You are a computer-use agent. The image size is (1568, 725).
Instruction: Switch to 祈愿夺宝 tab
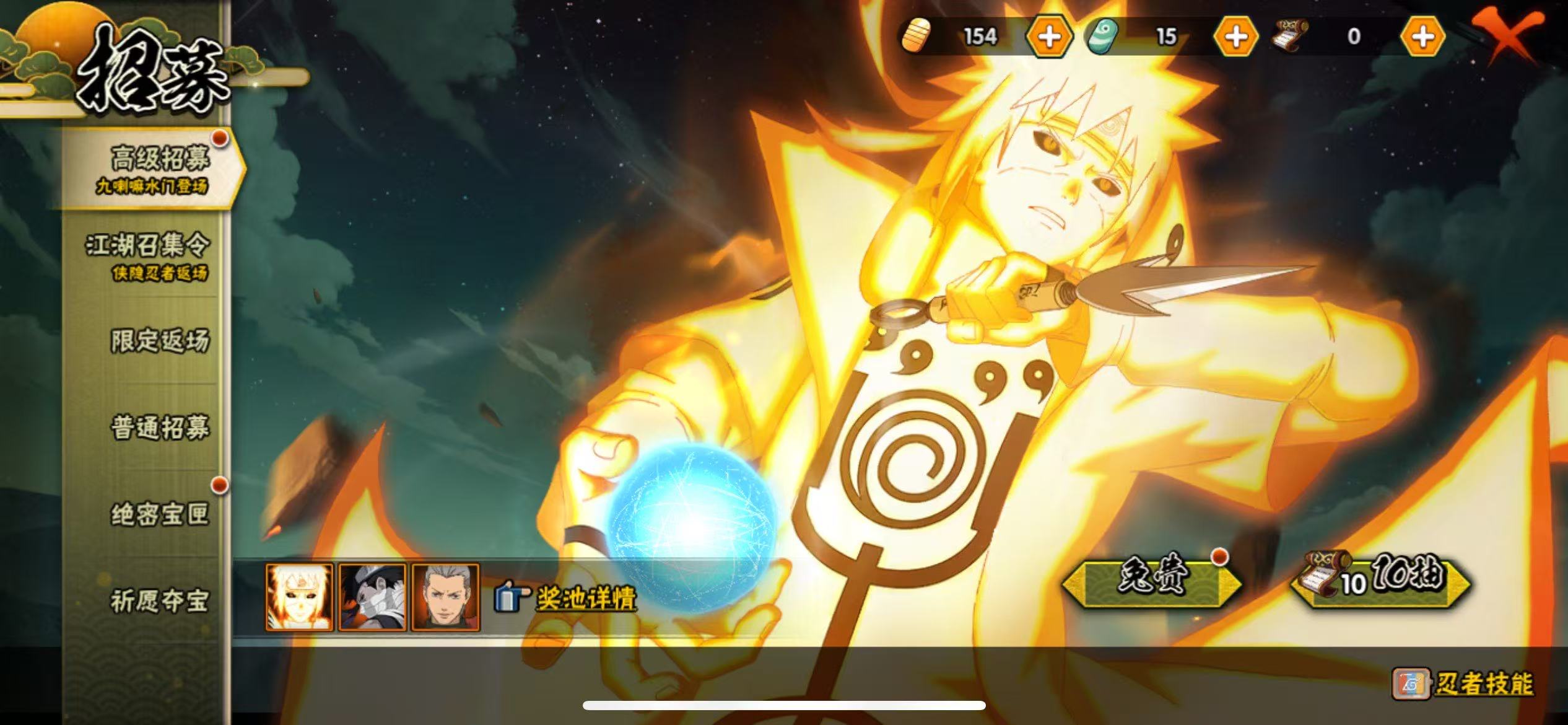[160, 601]
